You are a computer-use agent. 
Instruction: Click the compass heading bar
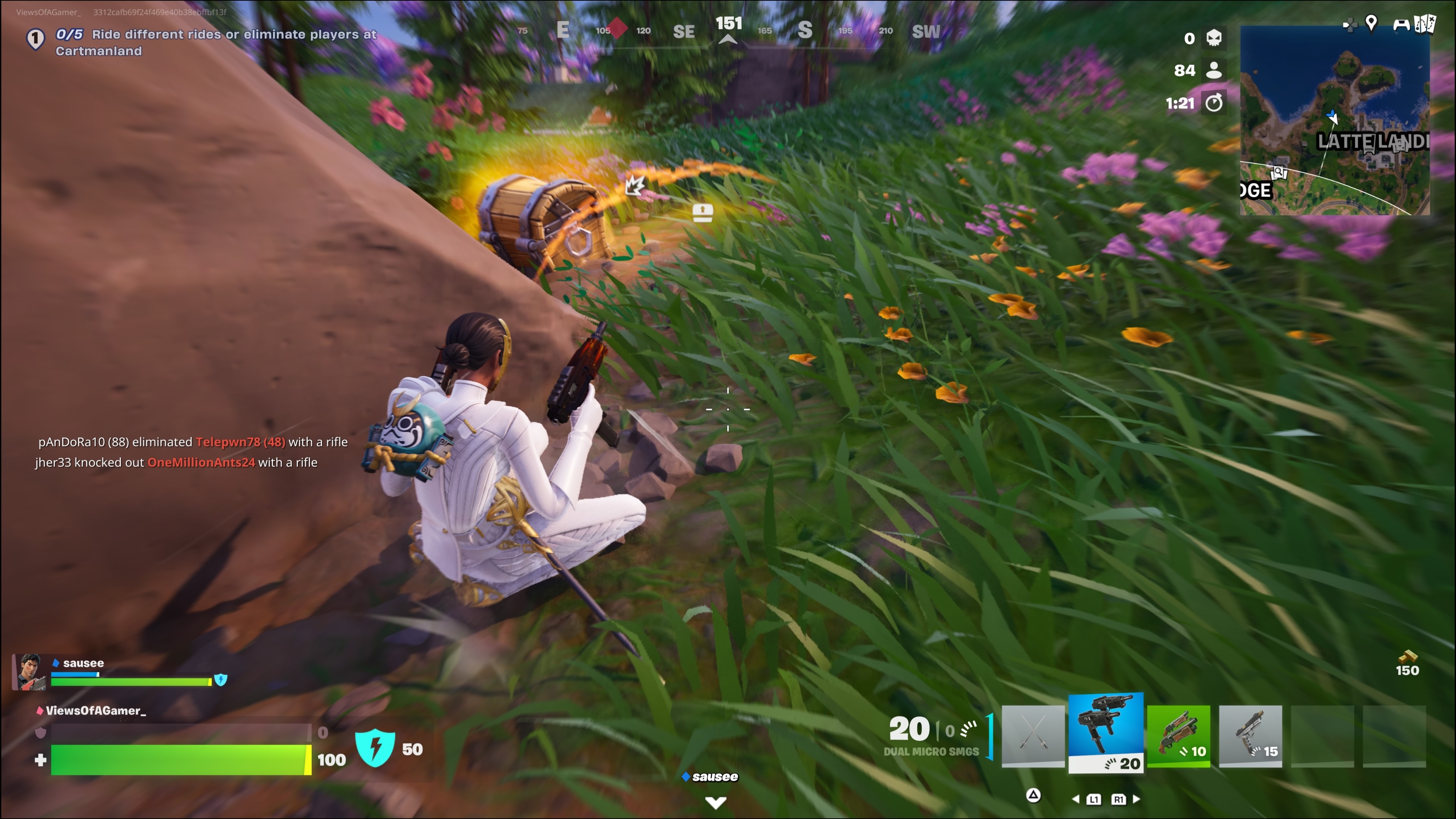(x=728, y=30)
